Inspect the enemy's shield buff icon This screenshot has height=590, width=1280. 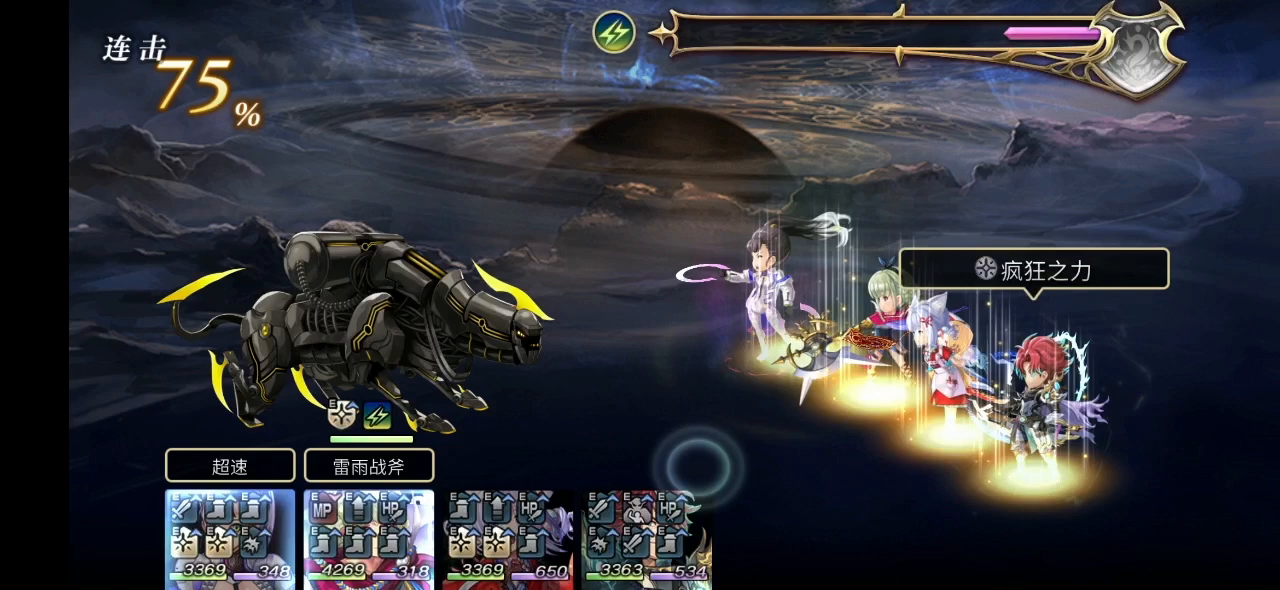343,415
